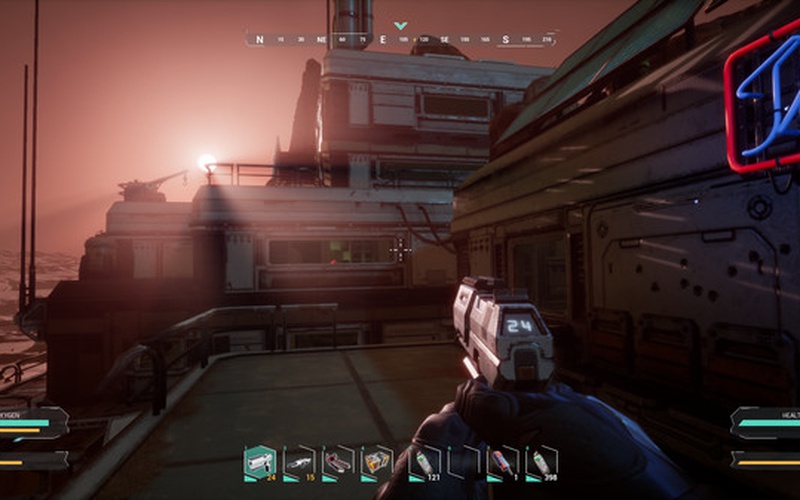This screenshot has width=800, height=500.
Task: Select the pistol hotbar slot
Action: (259, 461)
